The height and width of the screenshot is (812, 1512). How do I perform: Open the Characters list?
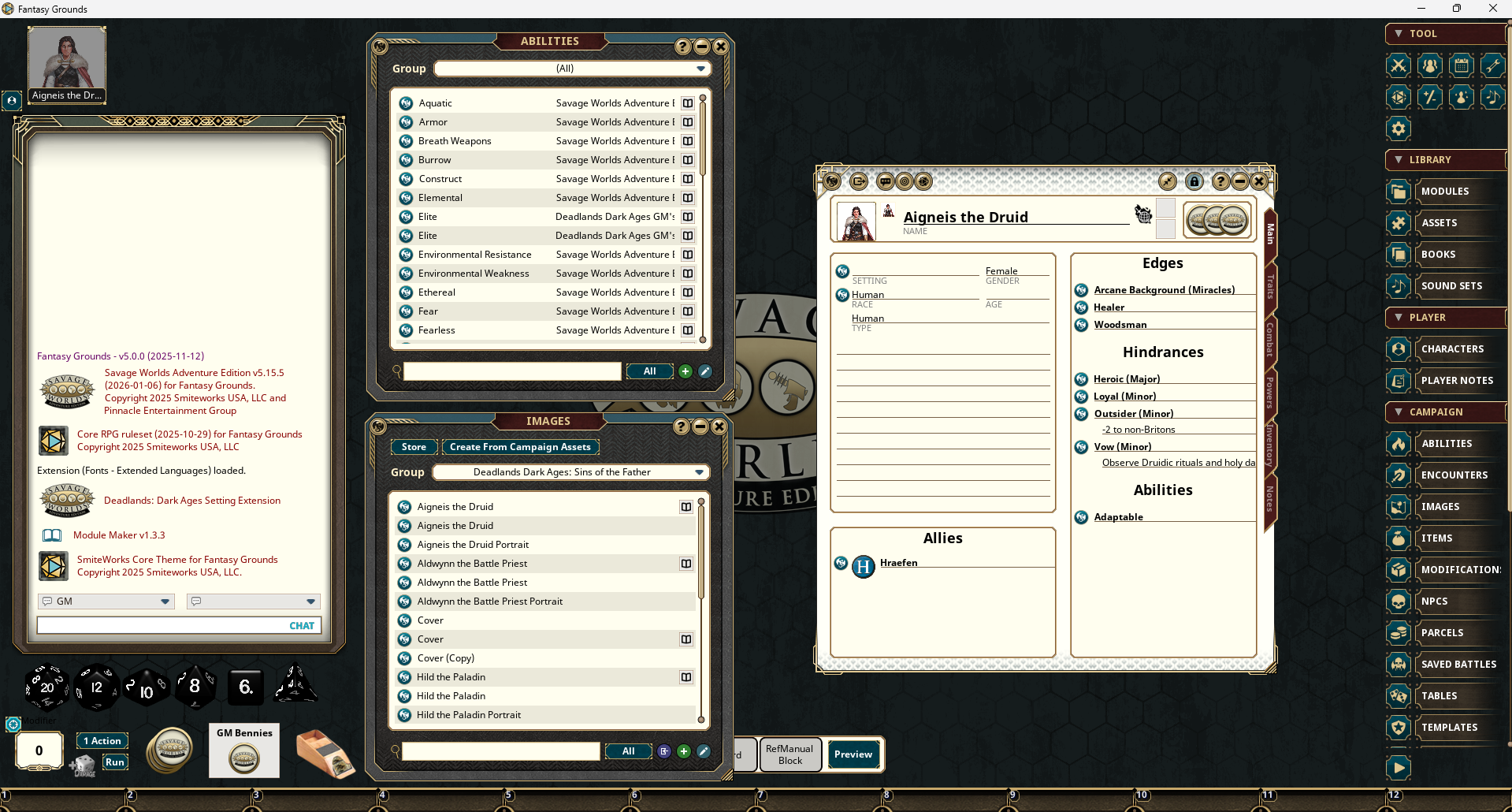(1451, 349)
